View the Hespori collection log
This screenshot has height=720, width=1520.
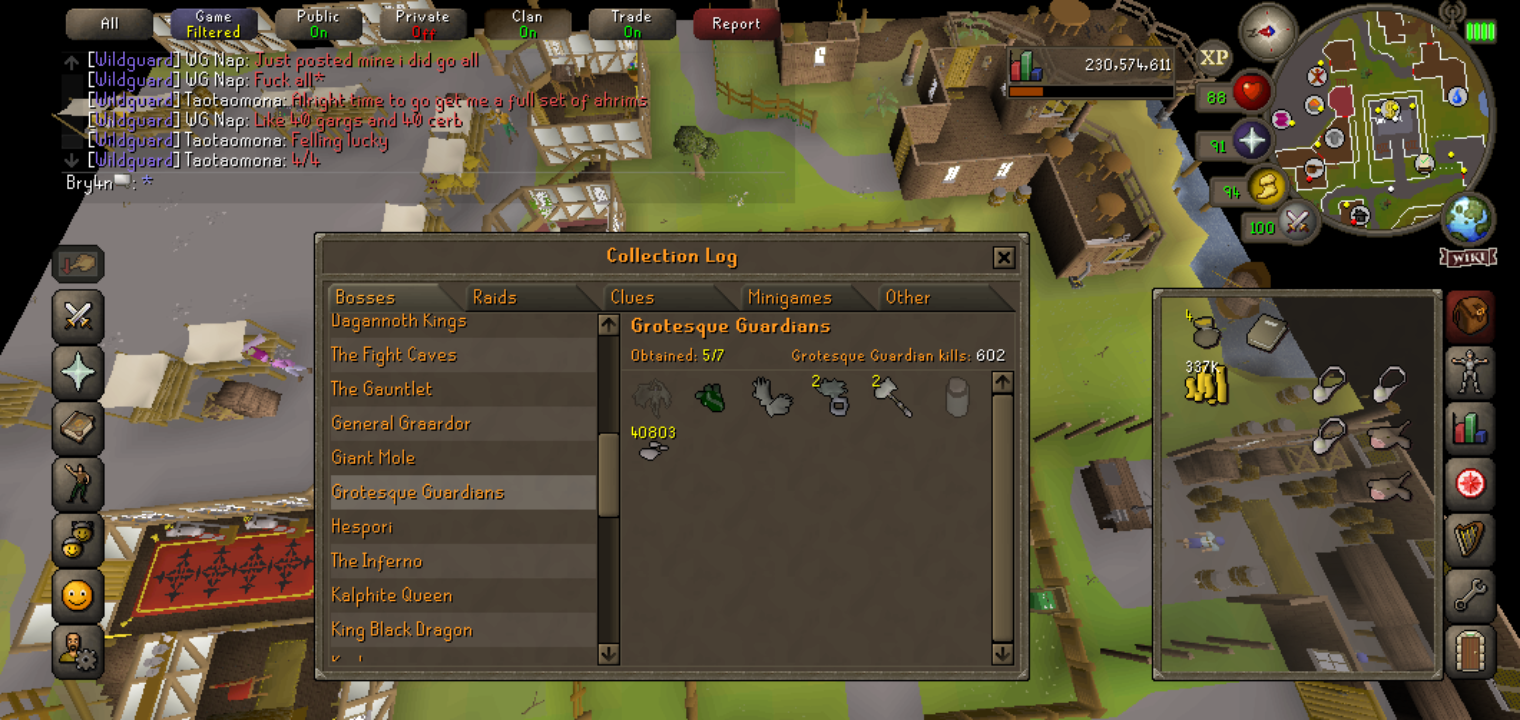[x=361, y=527]
